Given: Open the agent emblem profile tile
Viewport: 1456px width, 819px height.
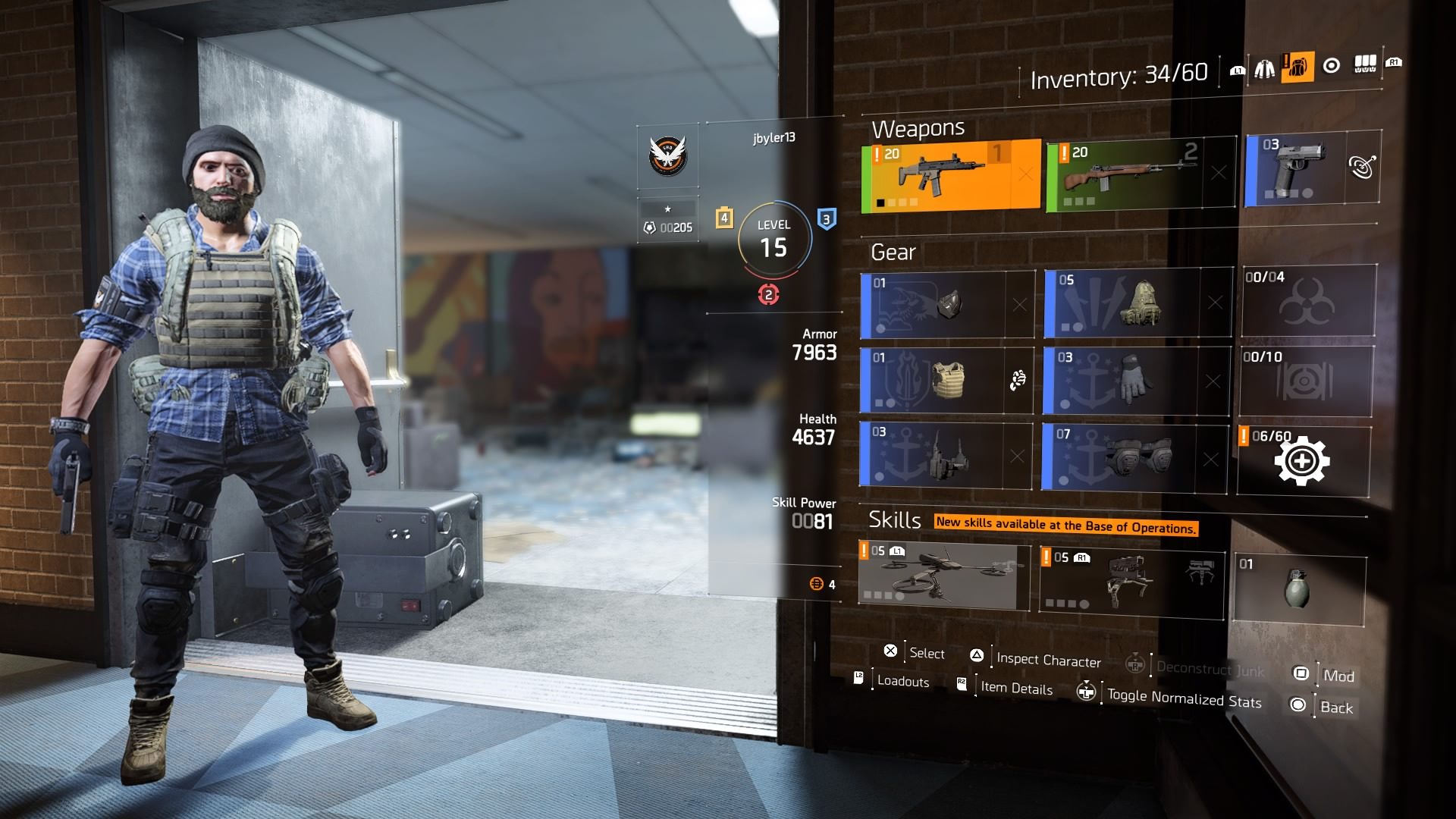Looking at the screenshot, I should tap(668, 155).
